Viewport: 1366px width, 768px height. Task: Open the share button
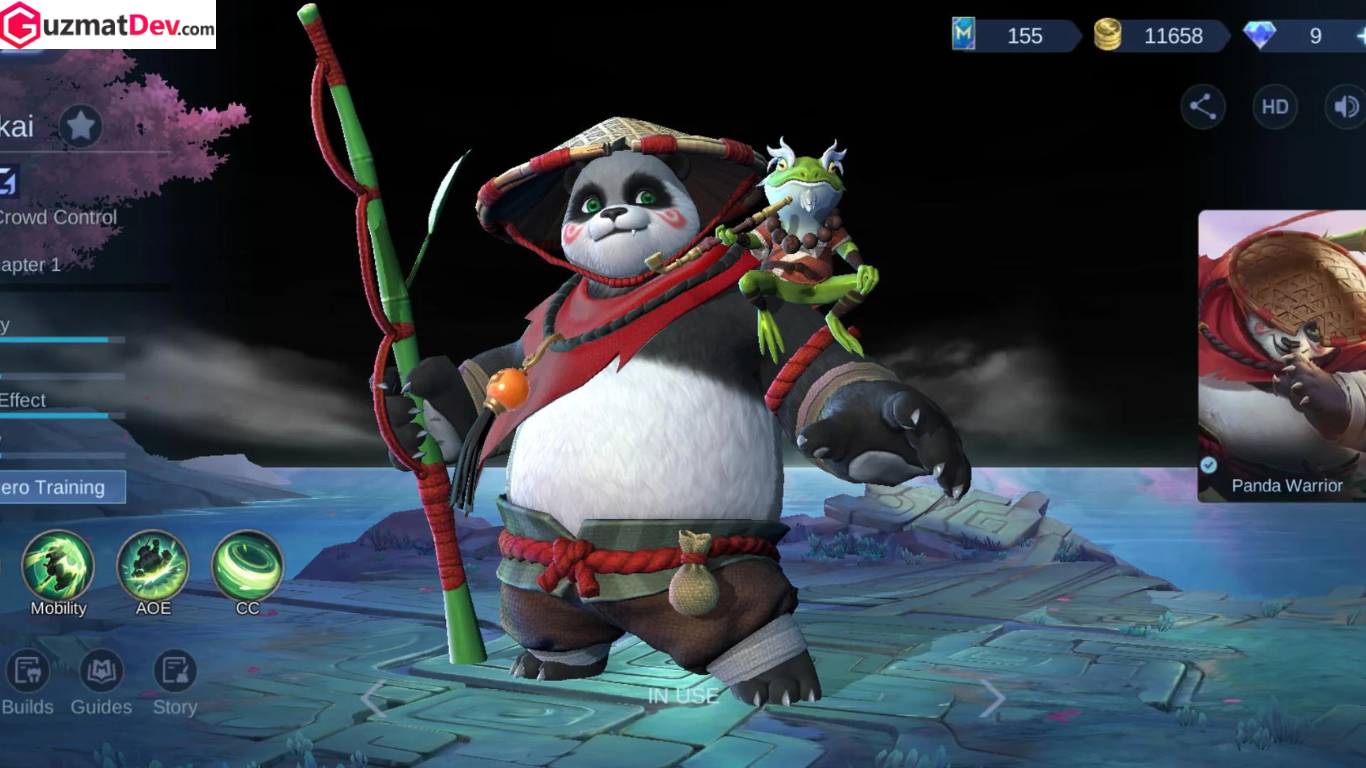pyautogui.click(x=1202, y=107)
